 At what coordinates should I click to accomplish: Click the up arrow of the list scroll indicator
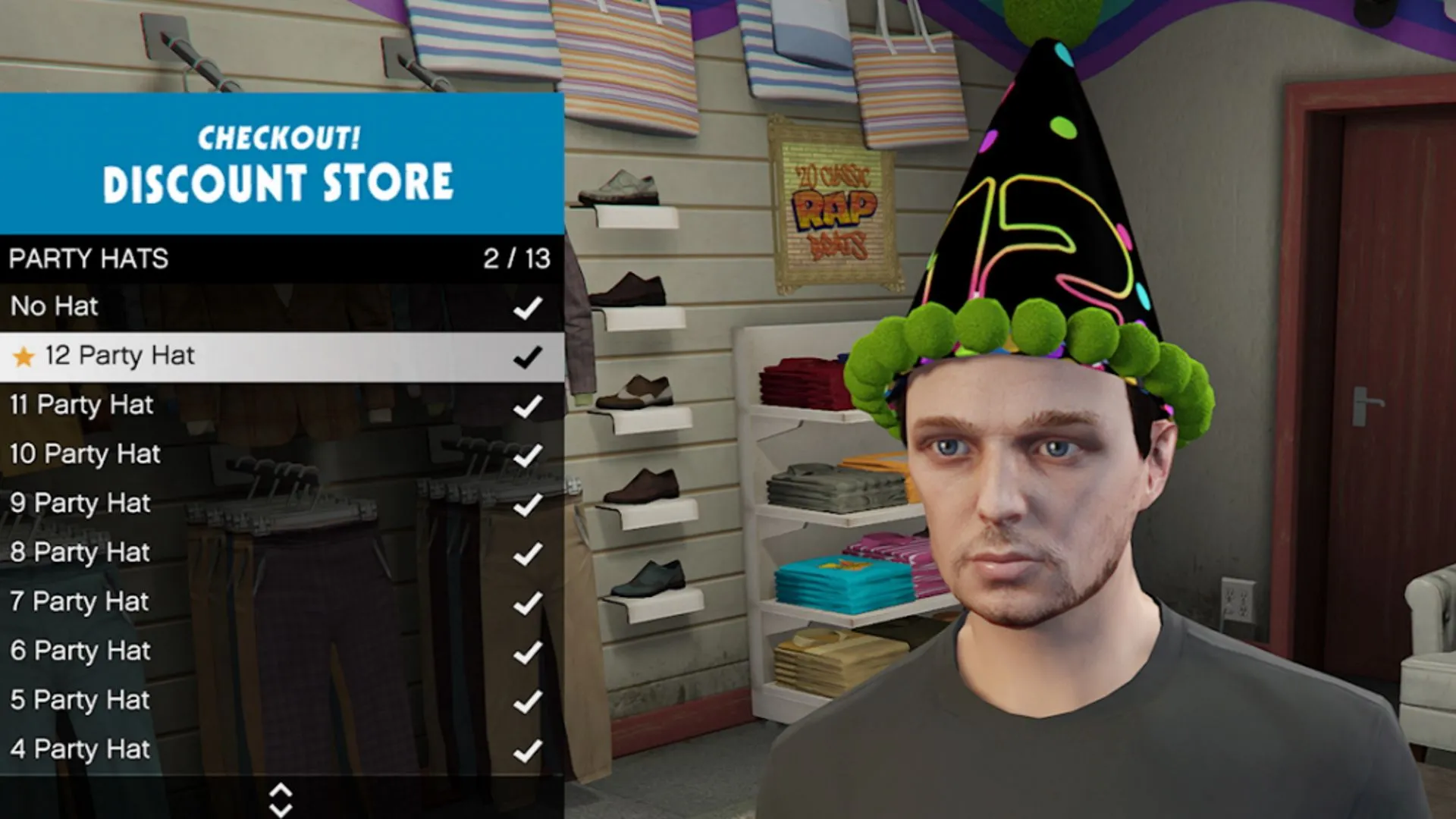coord(281,789)
